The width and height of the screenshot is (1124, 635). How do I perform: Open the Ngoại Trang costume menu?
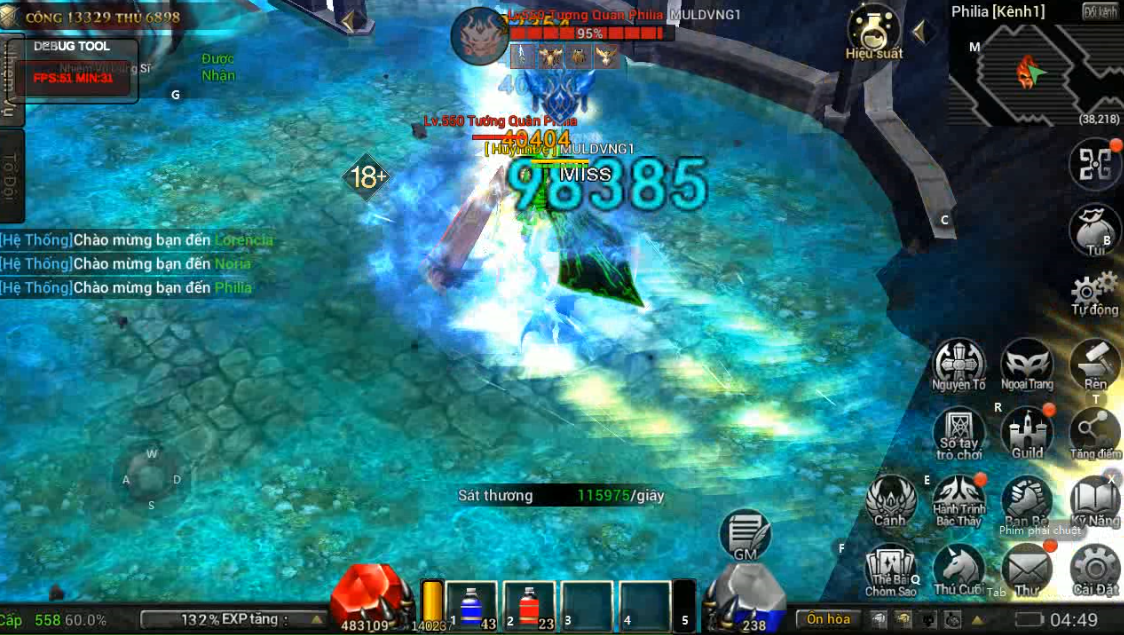click(x=1027, y=363)
